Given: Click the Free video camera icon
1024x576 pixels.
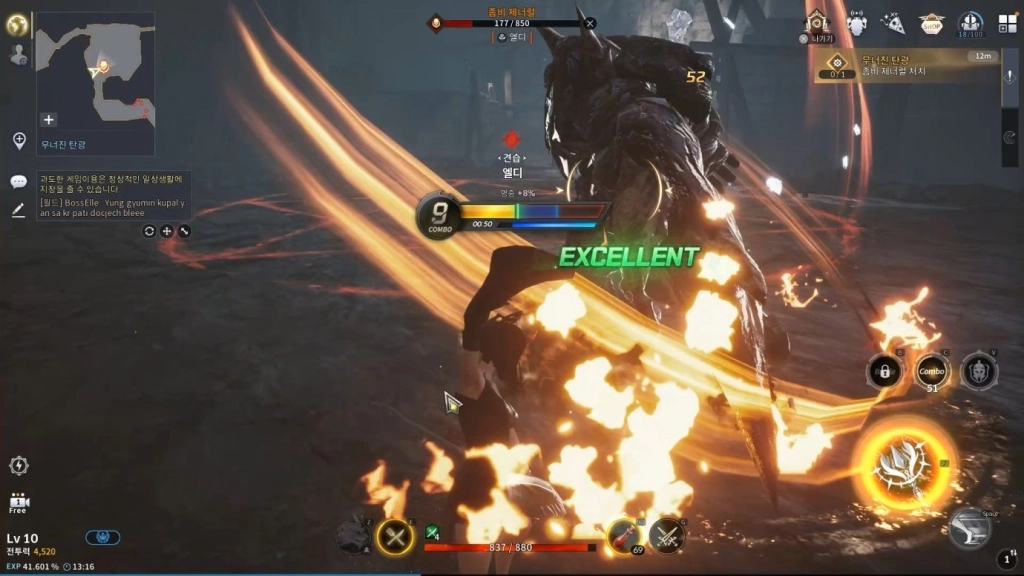Looking at the screenshot, I should click(x=18, y=502).
